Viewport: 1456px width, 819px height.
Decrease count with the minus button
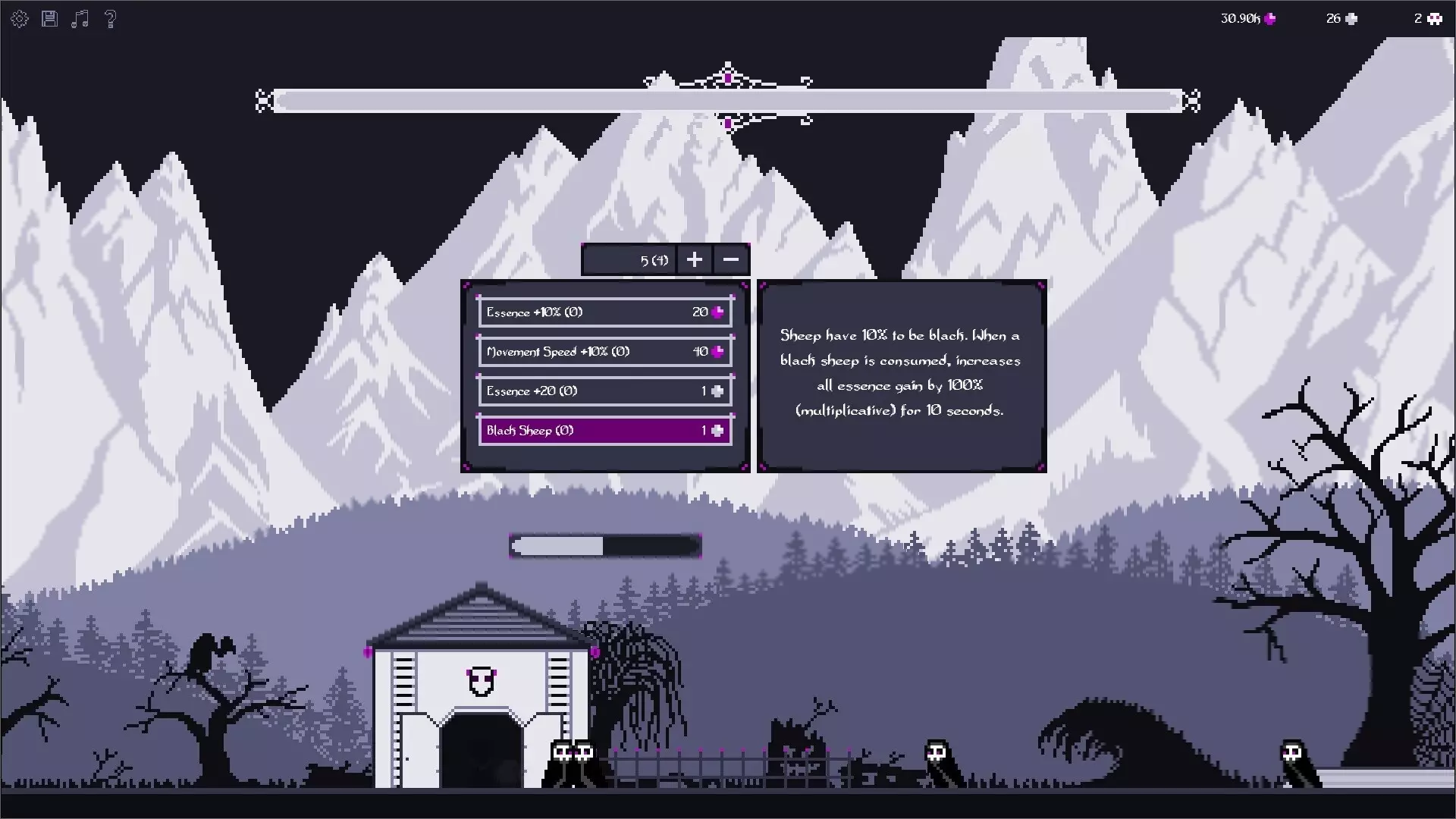coord(731,260)
